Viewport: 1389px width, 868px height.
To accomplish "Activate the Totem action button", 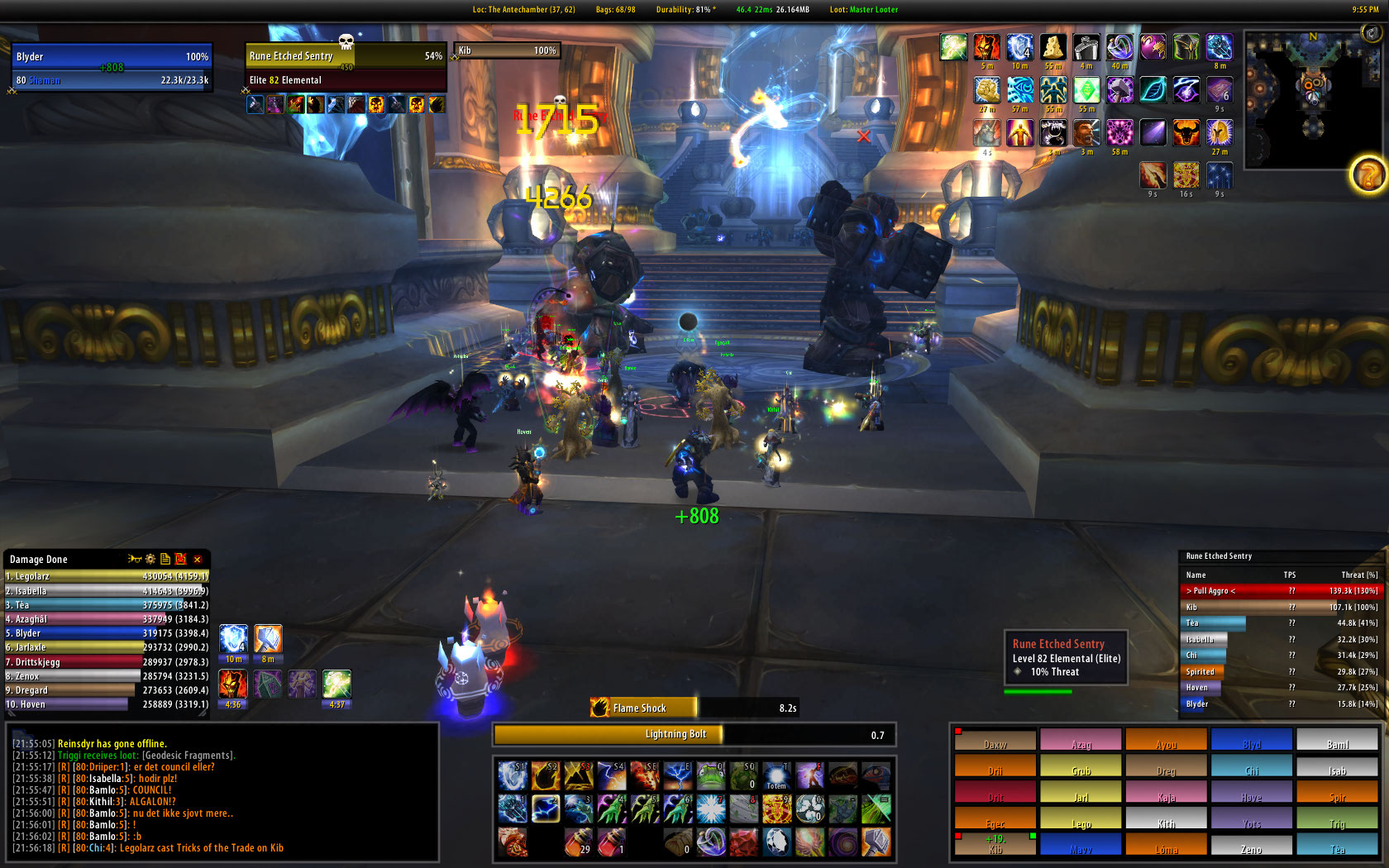I will coord(776,776).
